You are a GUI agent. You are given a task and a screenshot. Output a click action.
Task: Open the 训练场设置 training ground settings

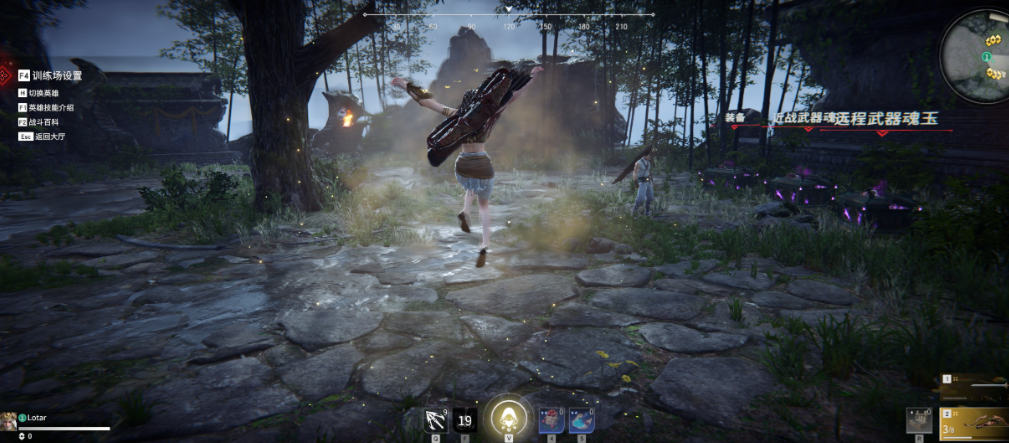pyautogui.click(x=55, y=75)
